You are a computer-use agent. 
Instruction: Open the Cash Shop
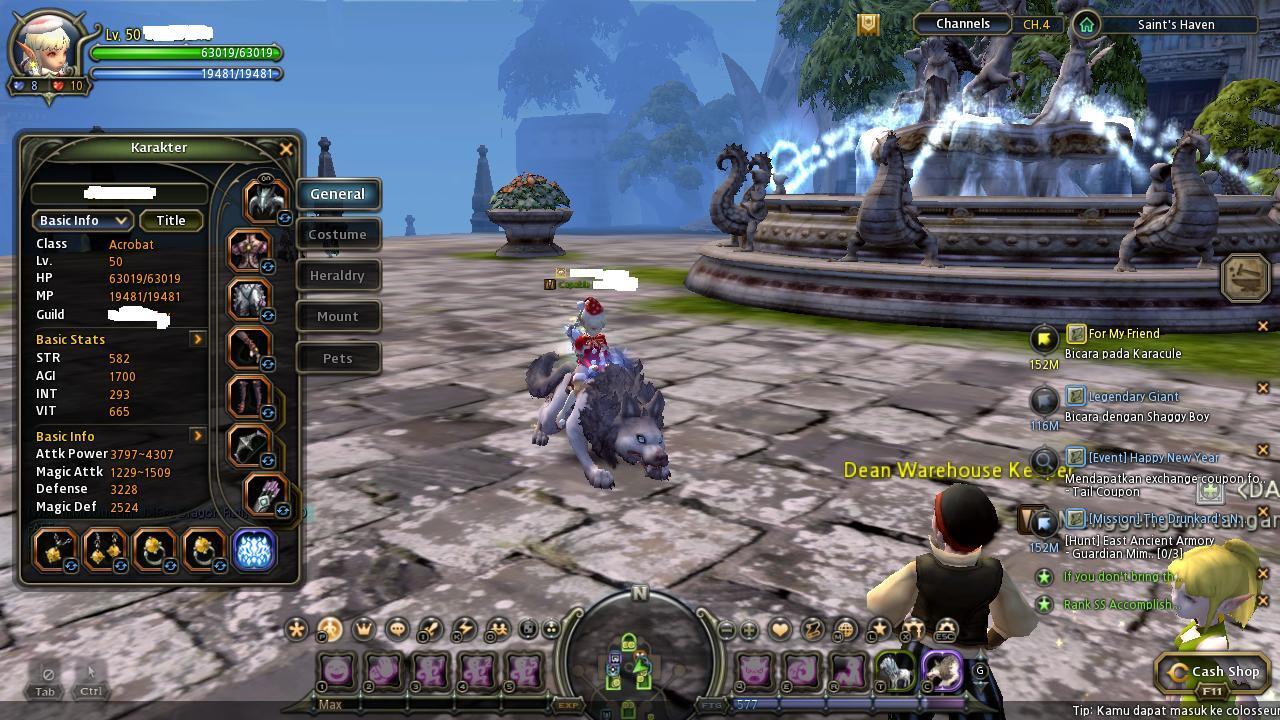coord(1214,673)
